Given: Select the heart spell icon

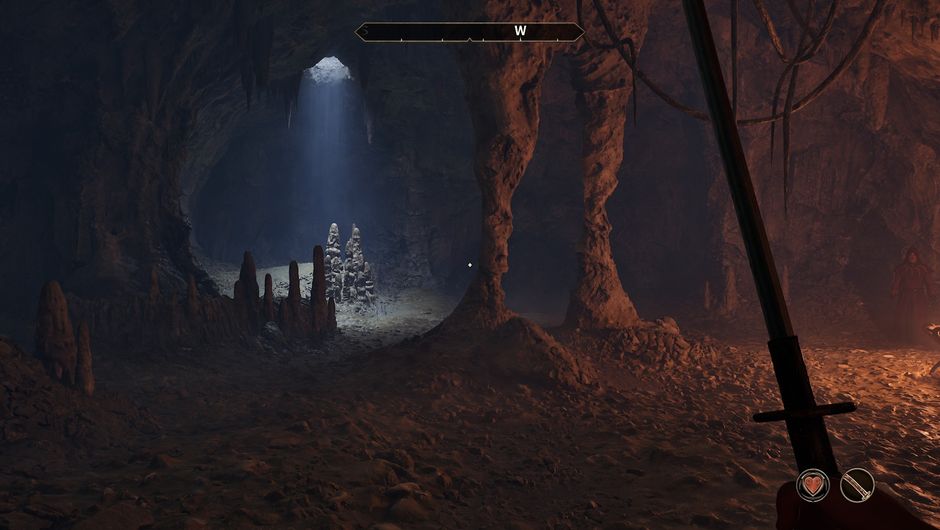Looking at the screenshot, I should point(813,486).
